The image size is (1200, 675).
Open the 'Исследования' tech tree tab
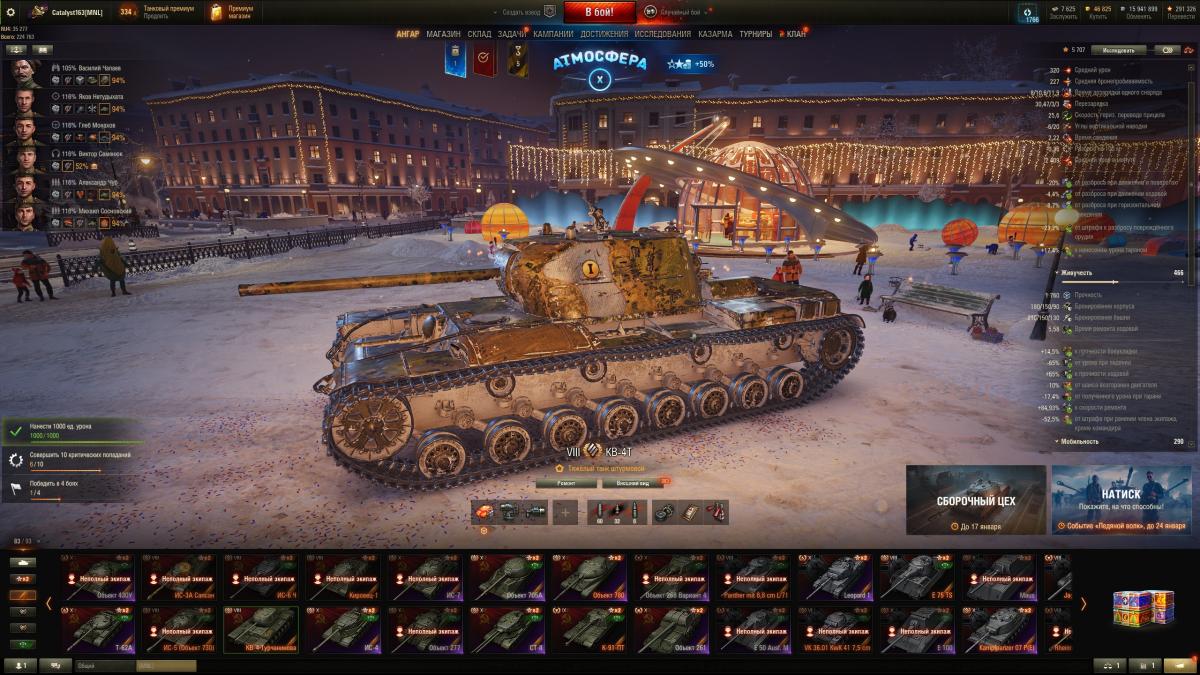click(x=663, y=34)
